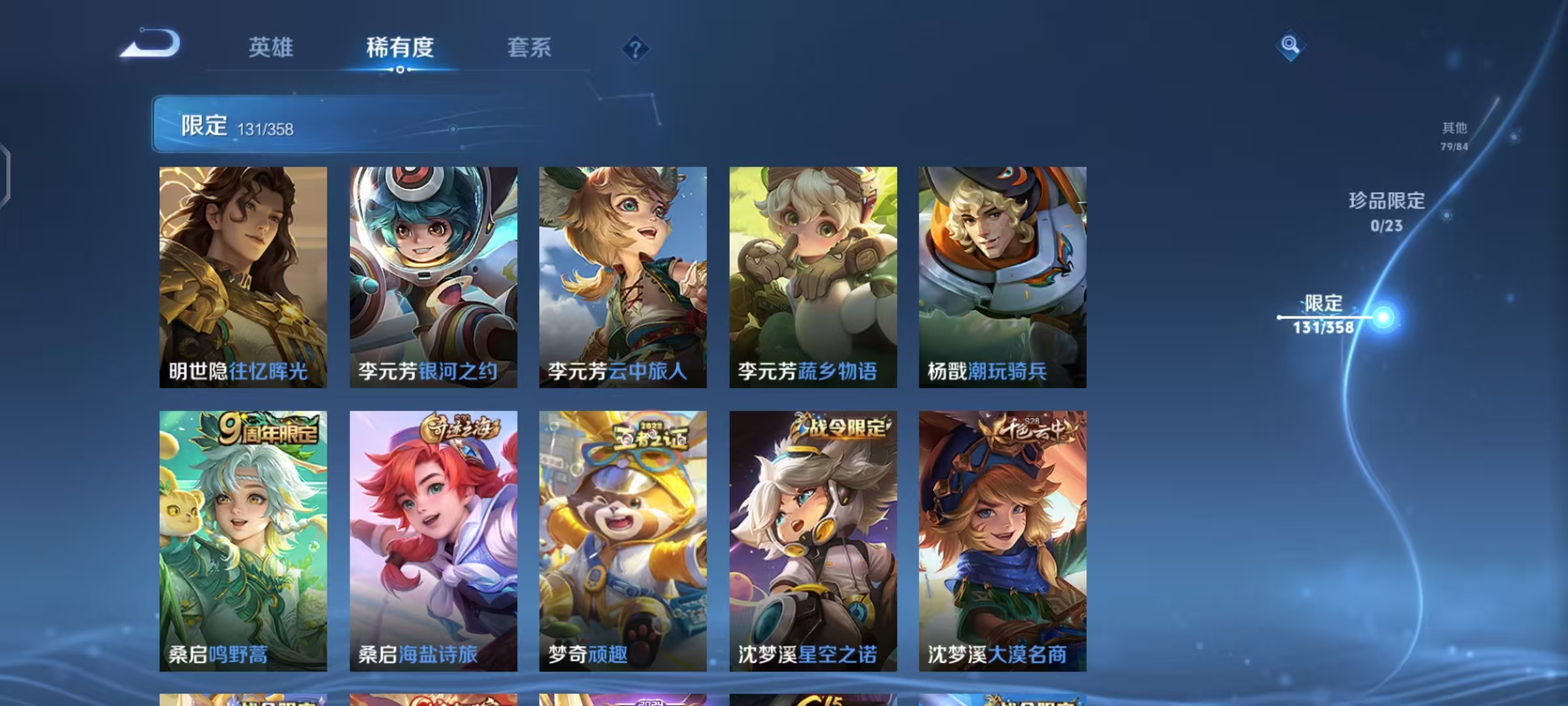
Task: Switch to the 套系 tab
Action: coord(528,48)
